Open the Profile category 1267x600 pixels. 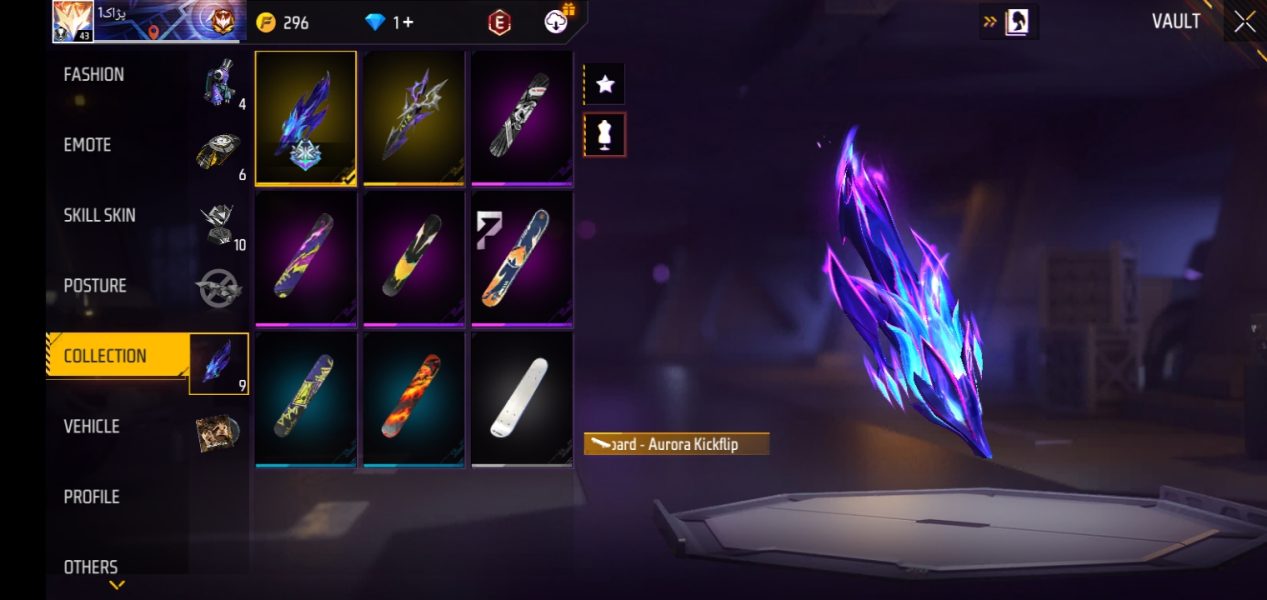point(91,497)
